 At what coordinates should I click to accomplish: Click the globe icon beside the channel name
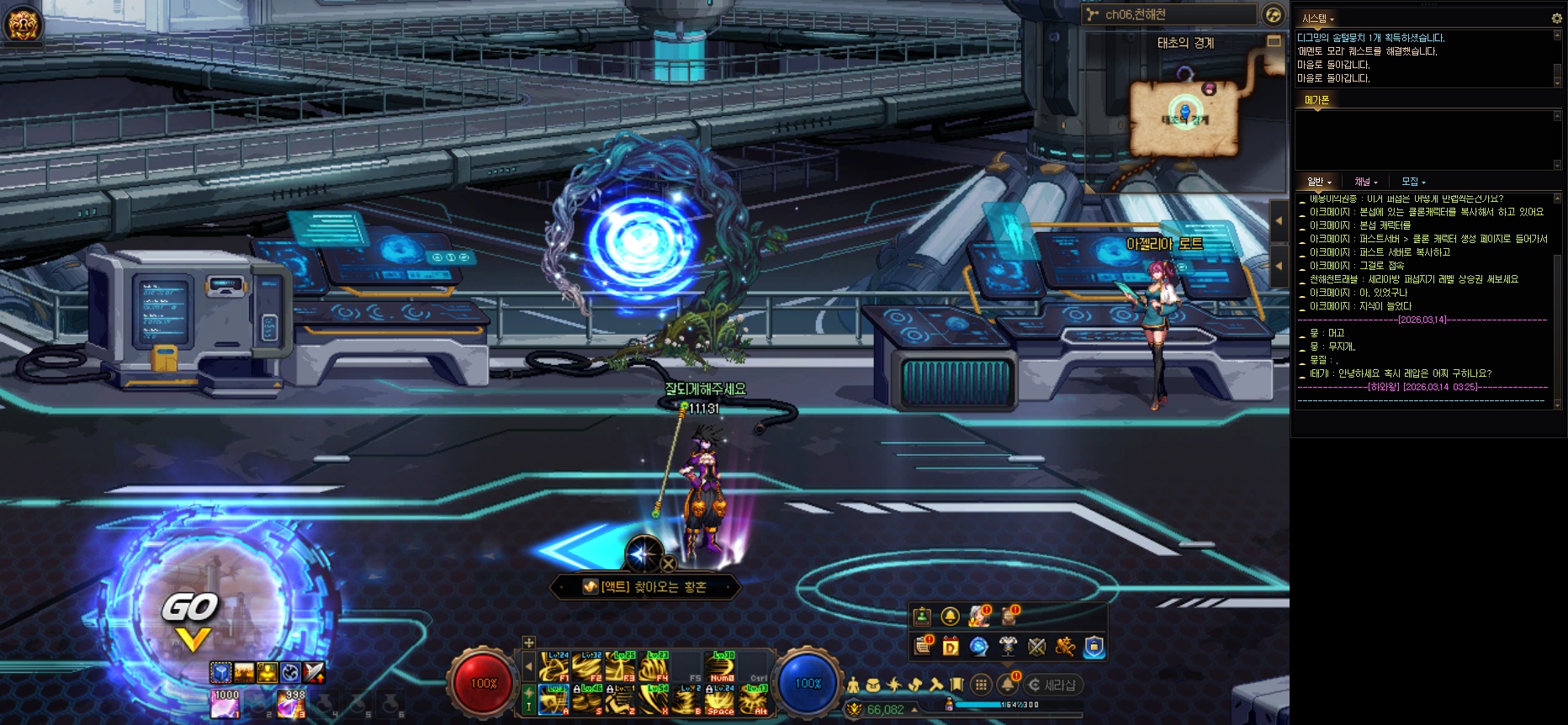[x=1273, y=14]
